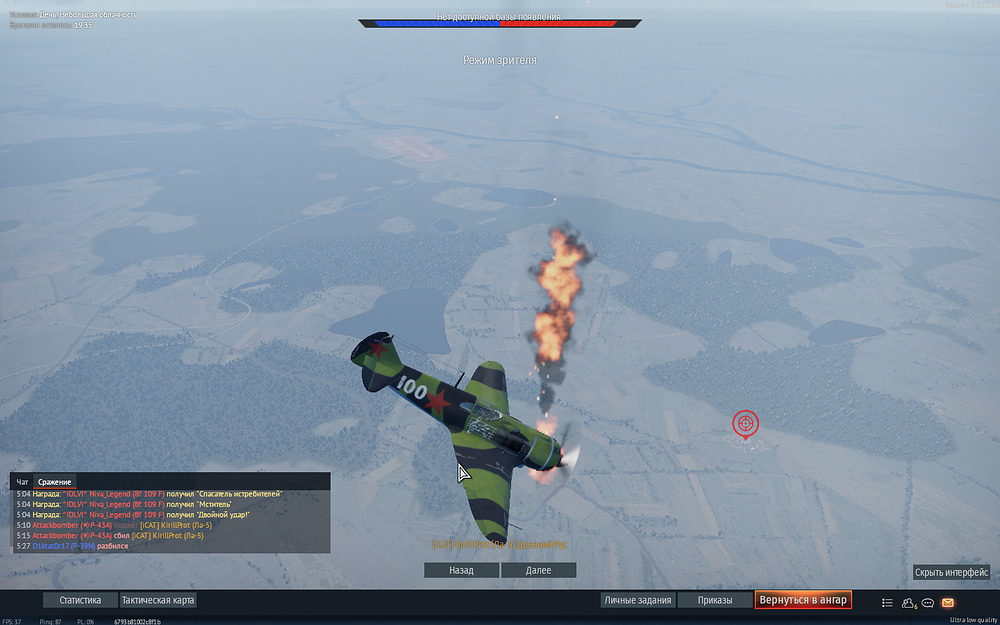Open the Приказы menu
1000x625 pixels.
pos(714,601)
